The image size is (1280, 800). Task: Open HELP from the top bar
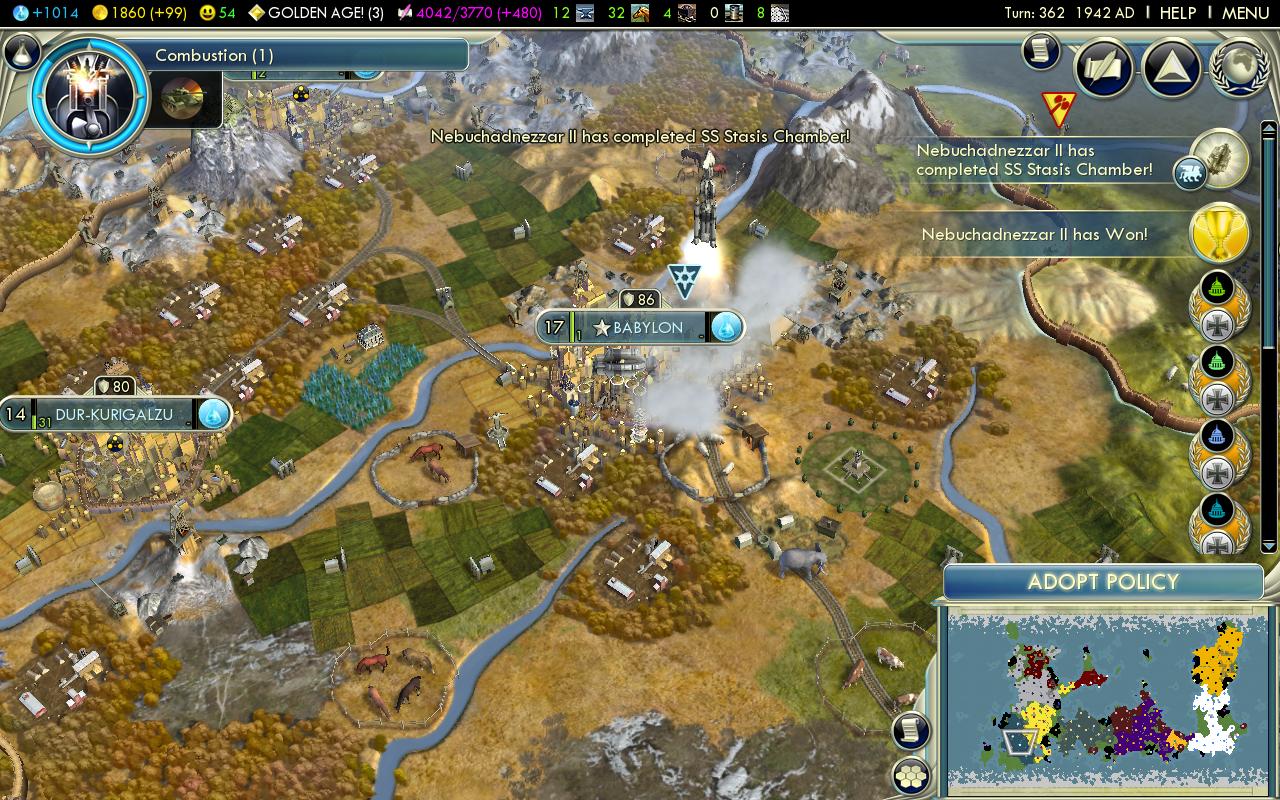click(x=1177, y=13)
